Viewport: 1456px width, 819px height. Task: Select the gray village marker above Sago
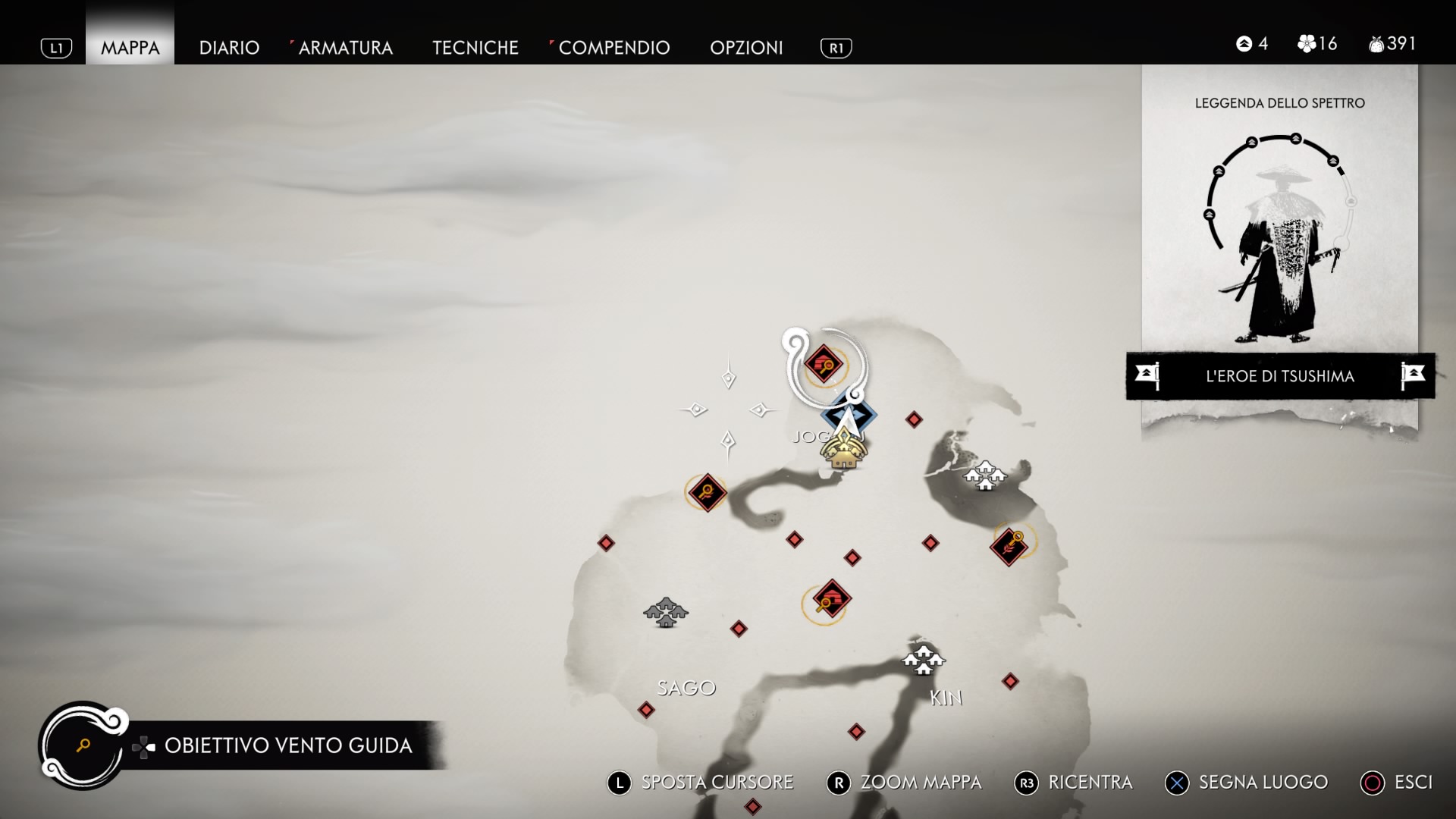tap(665, 612)
